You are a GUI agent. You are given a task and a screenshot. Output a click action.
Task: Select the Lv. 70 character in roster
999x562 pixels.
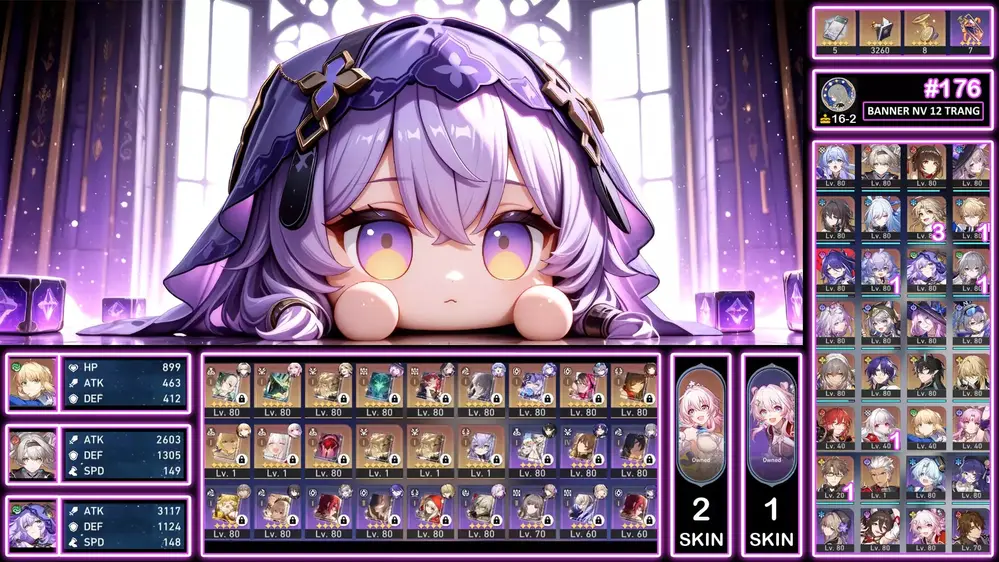coord(968,527)
